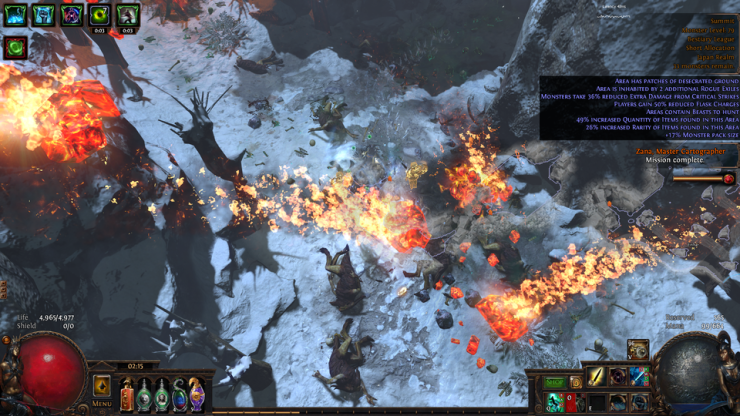
Task: Click the gold coin button beside Shop
Action: pos(576,383)
